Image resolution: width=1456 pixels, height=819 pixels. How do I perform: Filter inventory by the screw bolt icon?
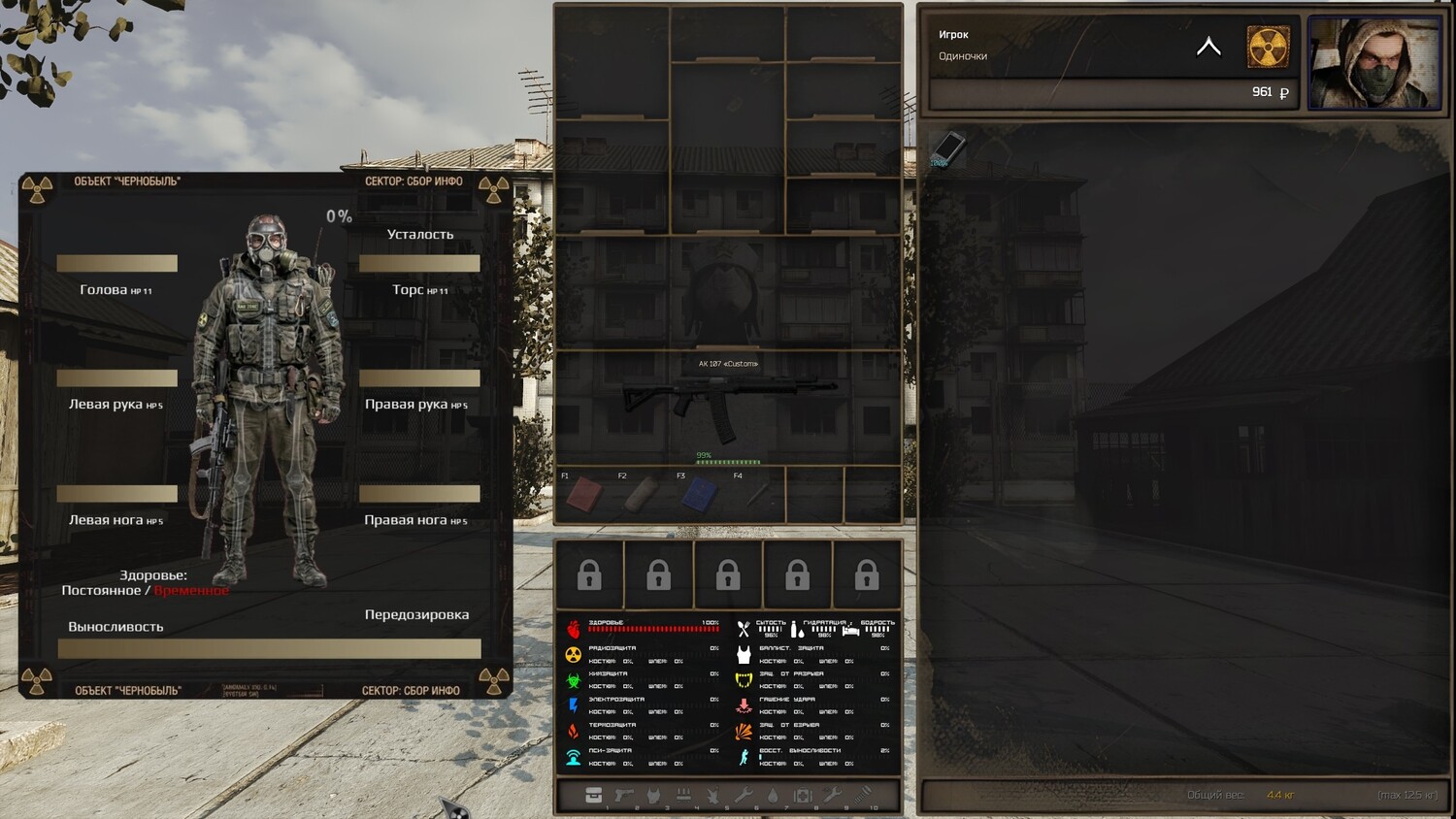[x=862, y=796]
